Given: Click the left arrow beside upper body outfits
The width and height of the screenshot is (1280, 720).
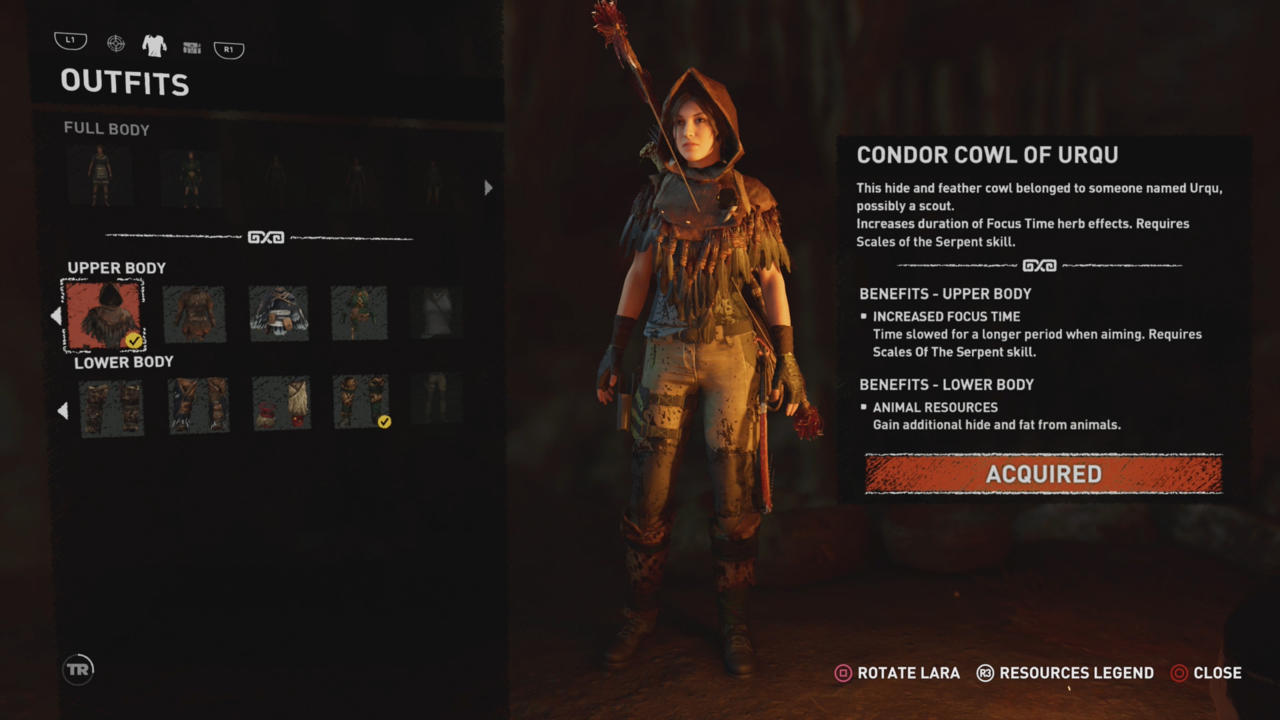Looking at the screenshot, I should click(x=56, y=316).
